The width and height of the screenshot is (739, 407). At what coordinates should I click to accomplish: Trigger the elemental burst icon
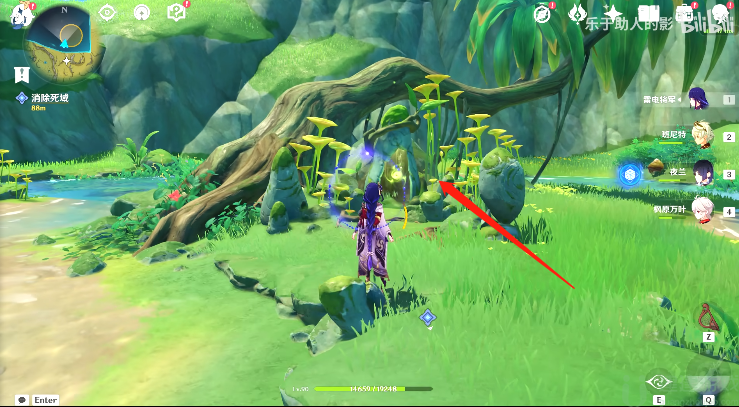708,379
